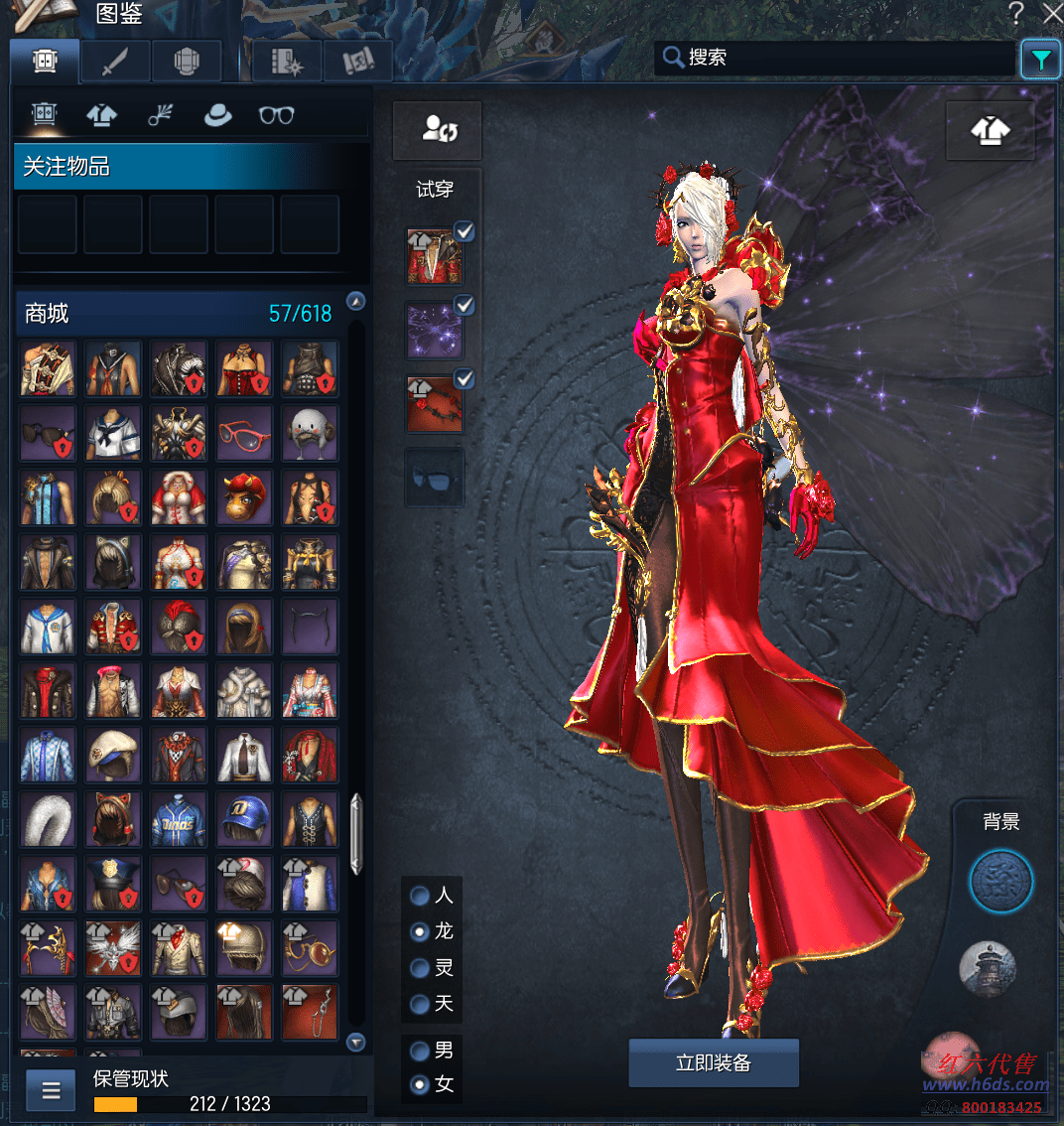The height and width of the screenshot is (1126, 1064).
Task: Open the question mark help button
Action: click(x=1015, y=13)
